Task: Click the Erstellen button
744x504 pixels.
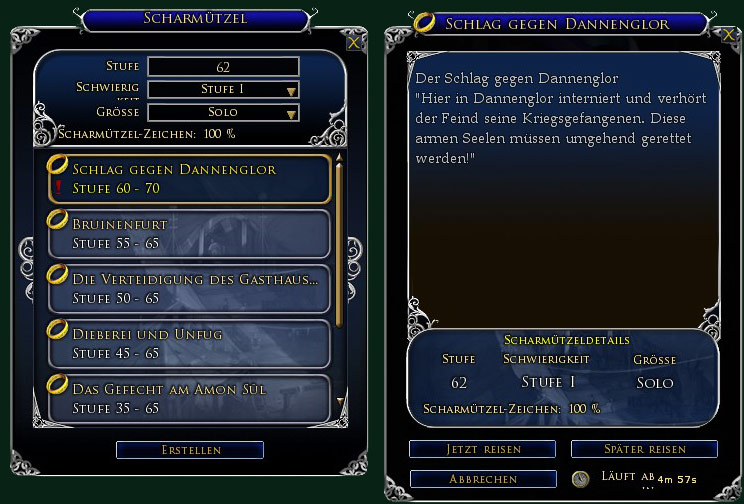Action: [190, 450]
